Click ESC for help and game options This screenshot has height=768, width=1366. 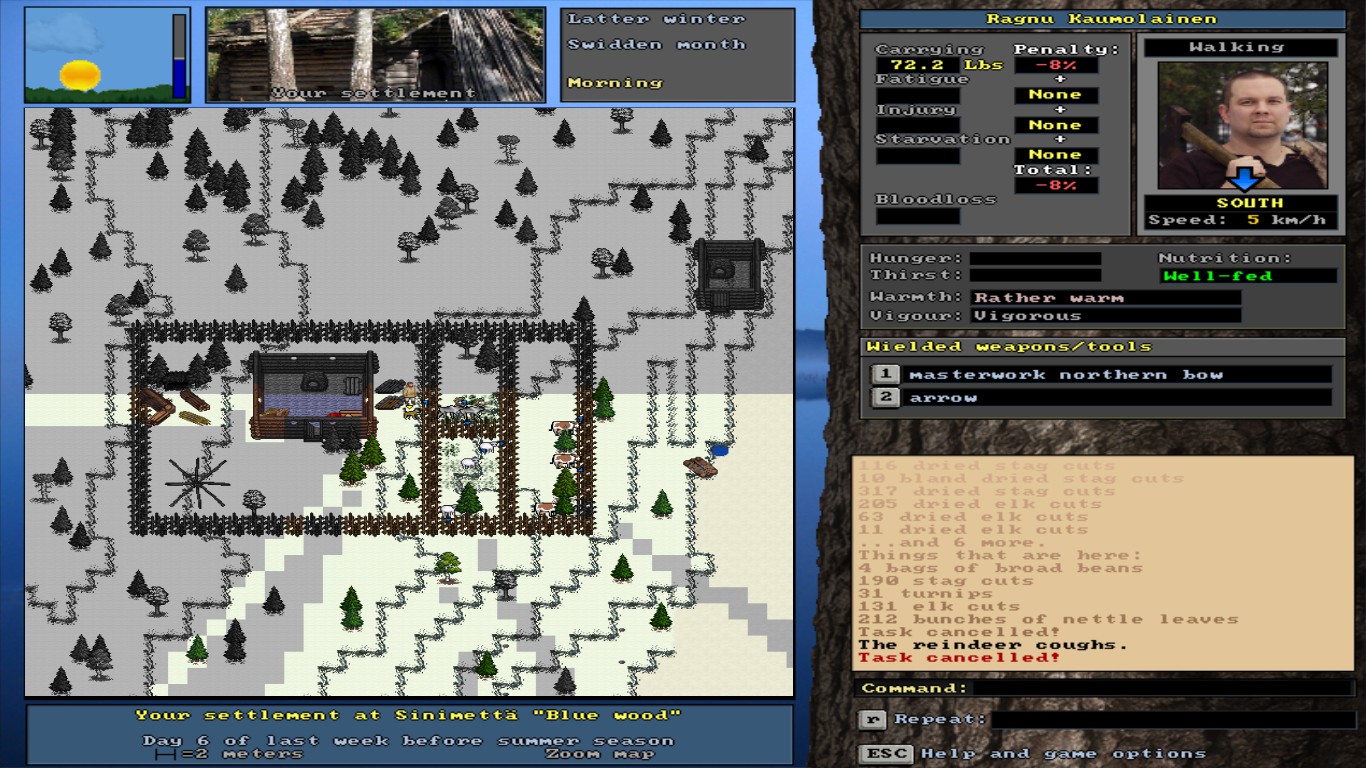[x=885, y=752]
